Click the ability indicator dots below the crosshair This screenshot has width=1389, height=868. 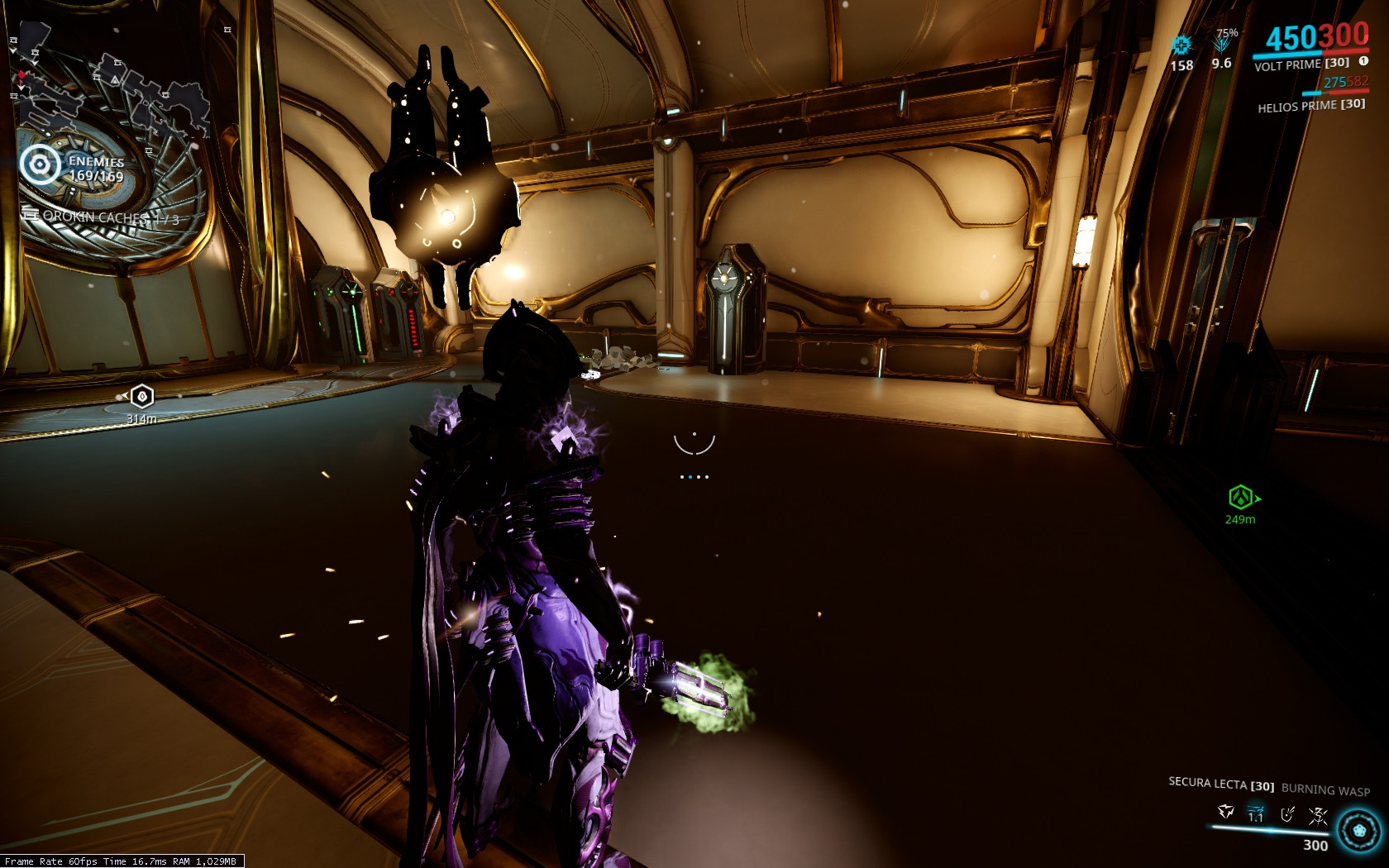coord(693,475)
